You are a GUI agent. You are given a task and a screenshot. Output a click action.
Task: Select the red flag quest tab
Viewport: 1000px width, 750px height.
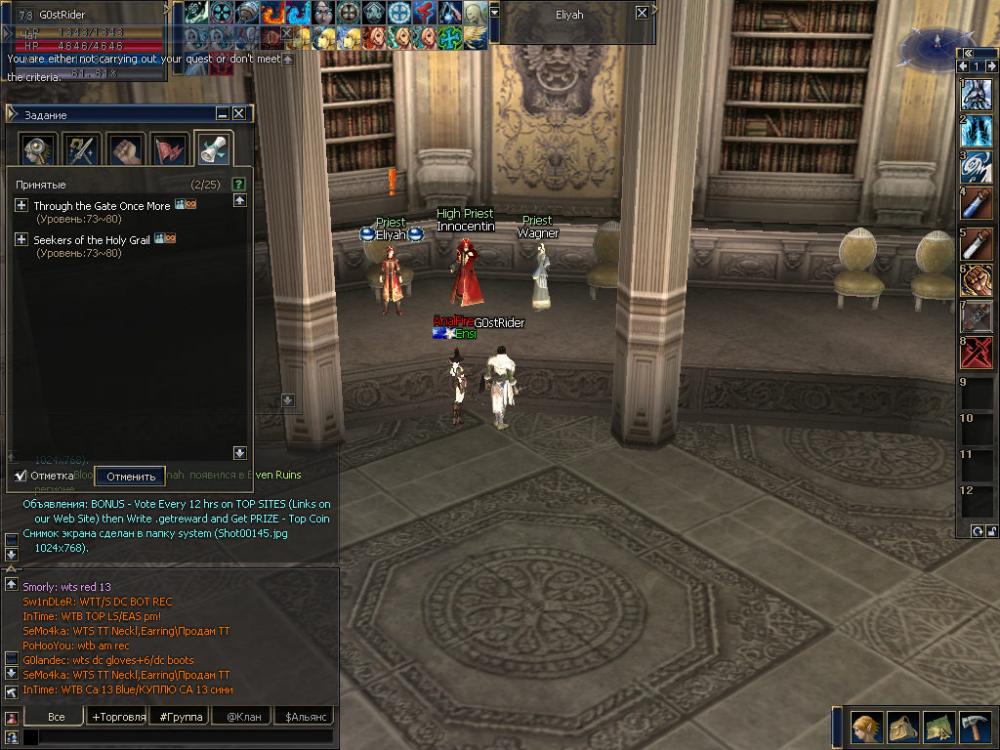click(x=169, y=150)
